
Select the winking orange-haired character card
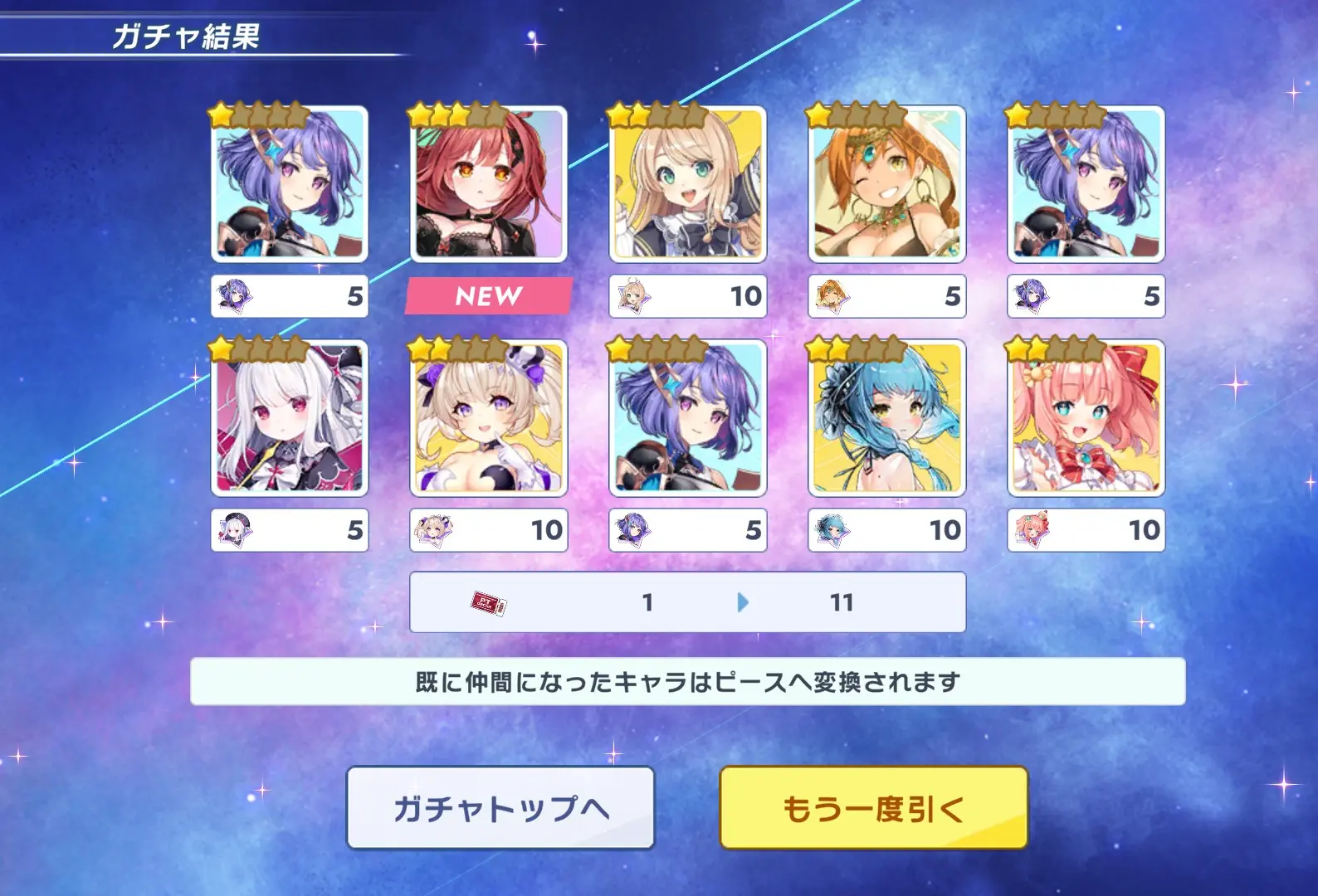pyautogui.click(x=886, y=184)
